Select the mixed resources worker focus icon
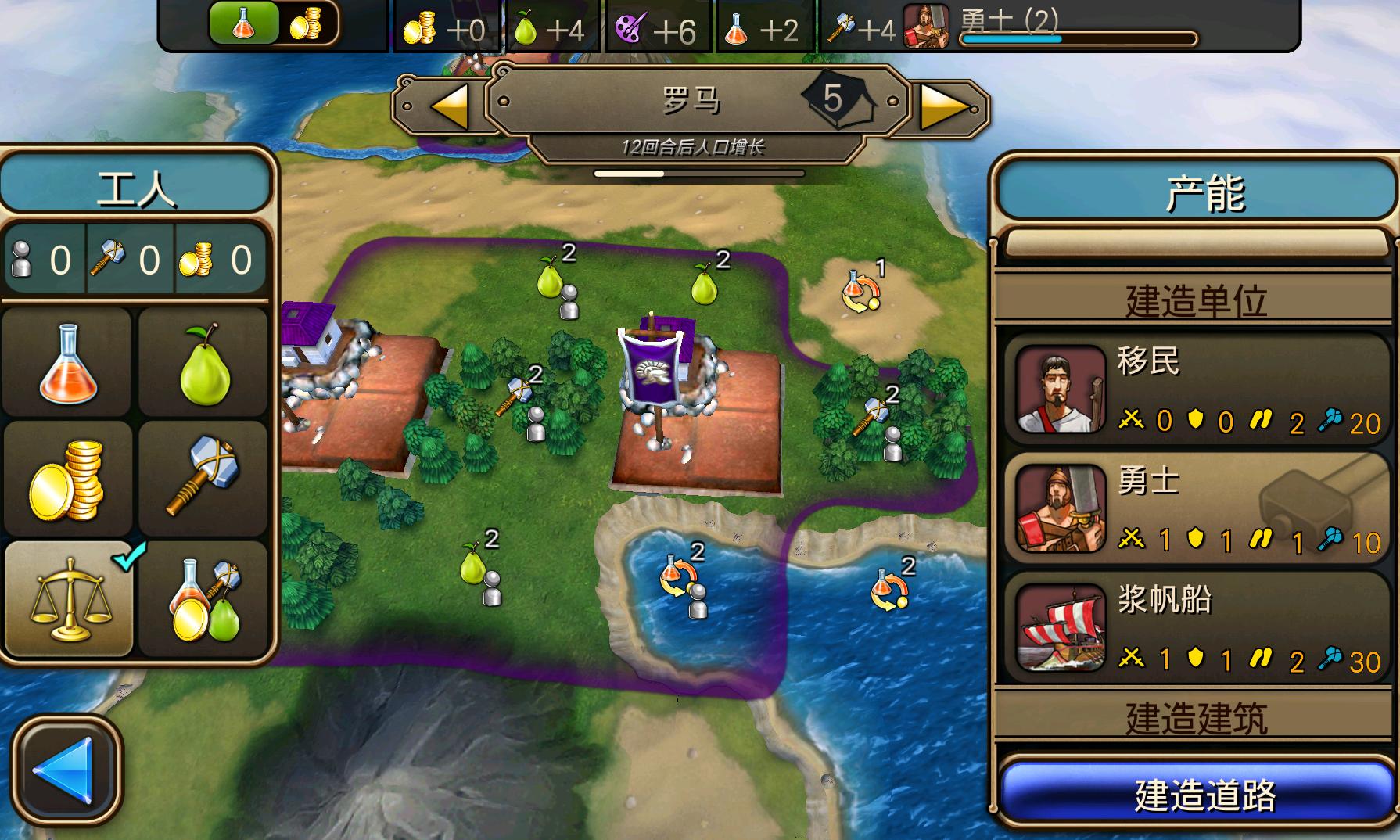 pyautogui.click(x=203, y=596)
